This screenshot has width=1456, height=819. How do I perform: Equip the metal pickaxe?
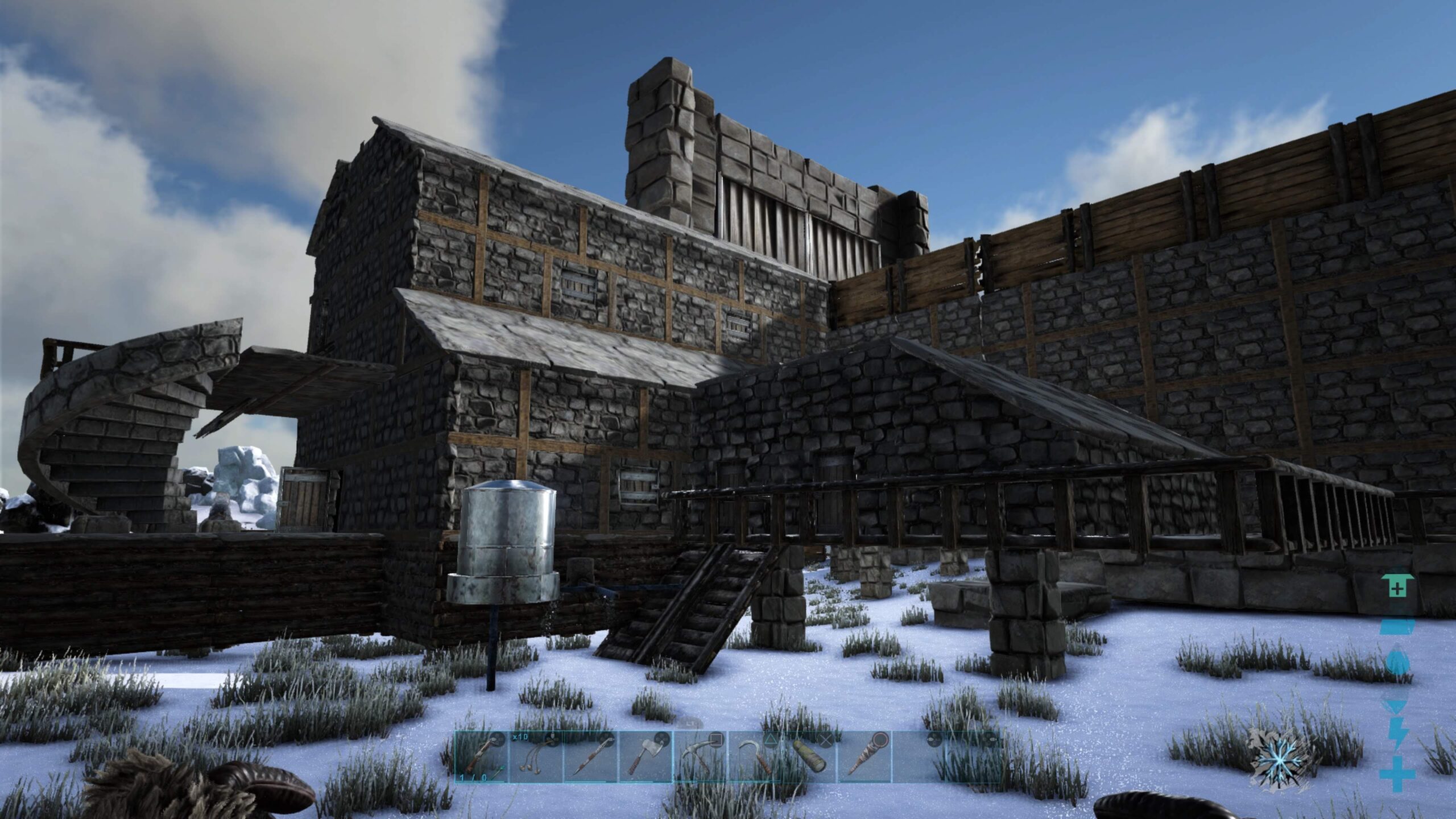[700, 757]
